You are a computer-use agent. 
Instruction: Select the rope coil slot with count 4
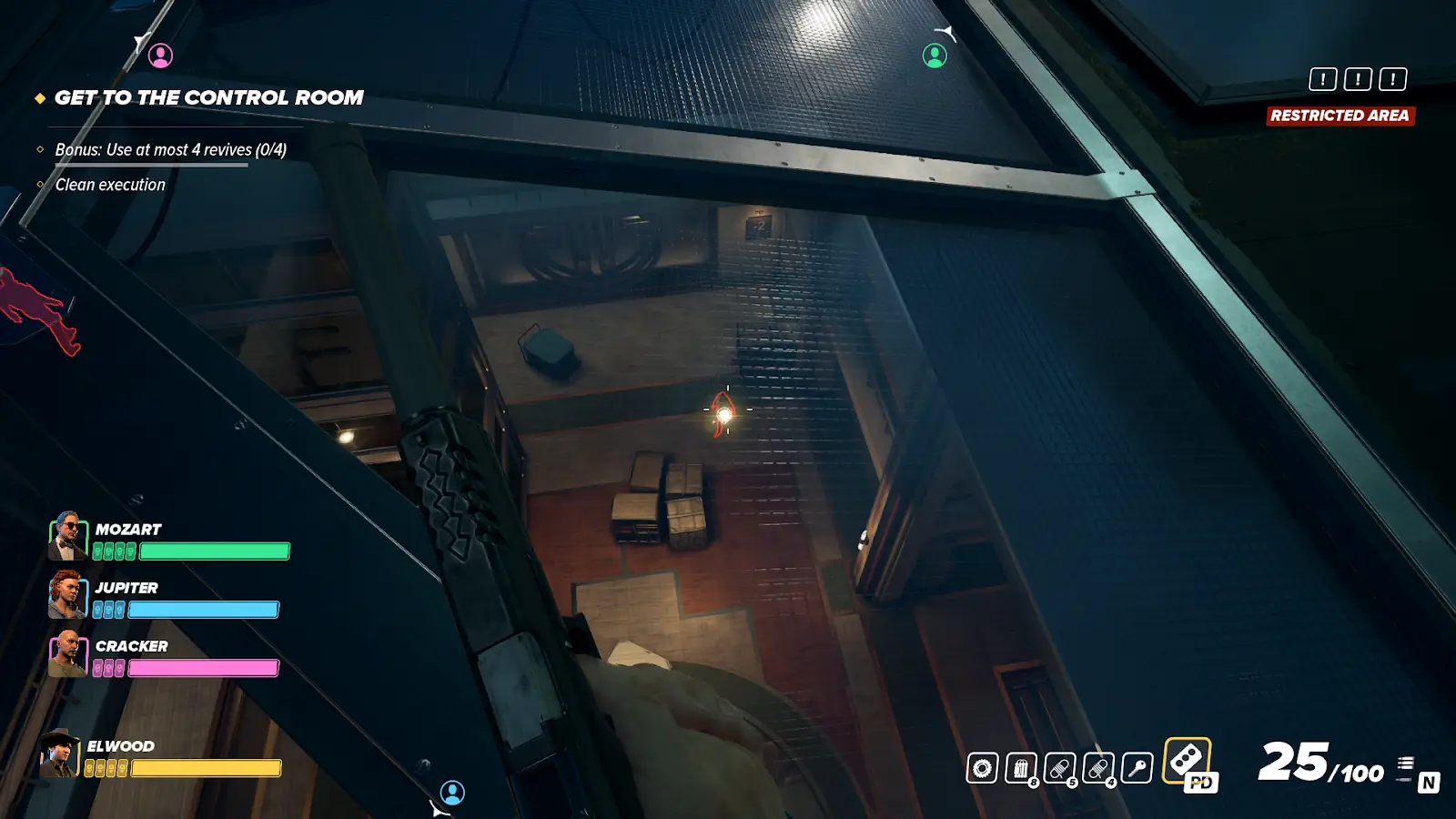point(1098,769)
